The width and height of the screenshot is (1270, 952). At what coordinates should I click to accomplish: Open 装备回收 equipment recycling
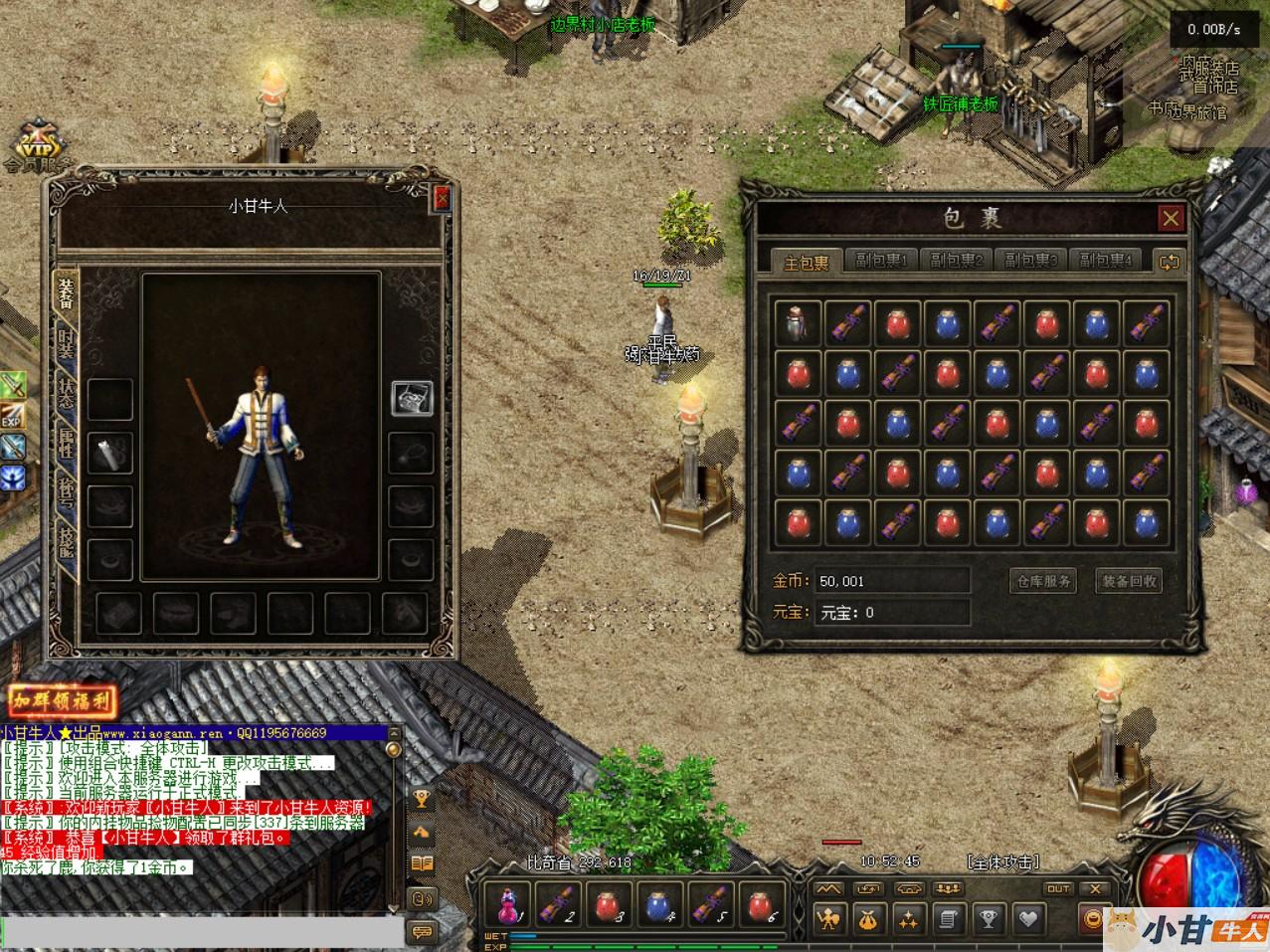click(x=1129, y=581)
